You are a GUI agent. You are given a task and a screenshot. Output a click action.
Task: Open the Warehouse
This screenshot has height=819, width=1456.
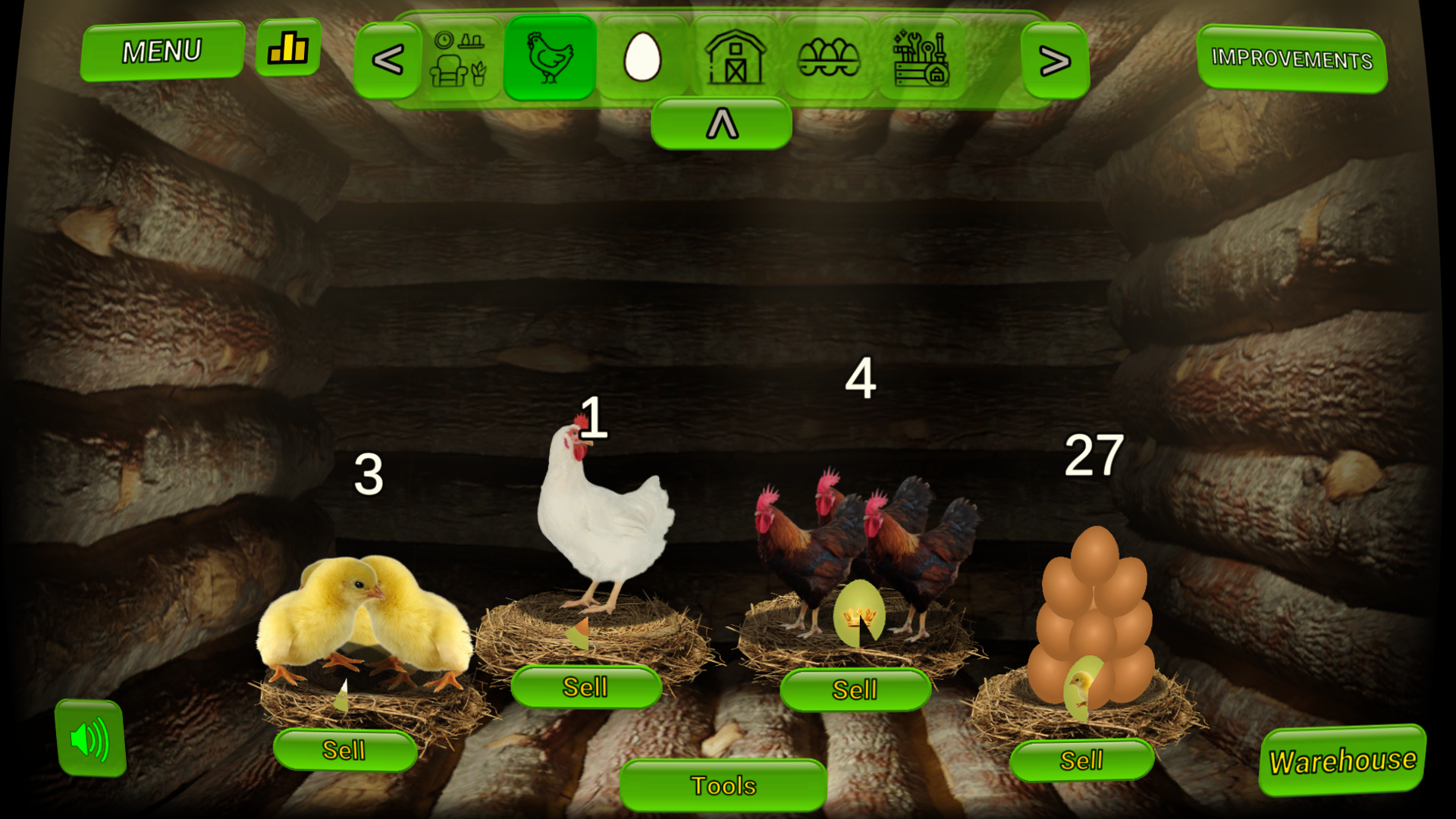[x=1342, y=758]
